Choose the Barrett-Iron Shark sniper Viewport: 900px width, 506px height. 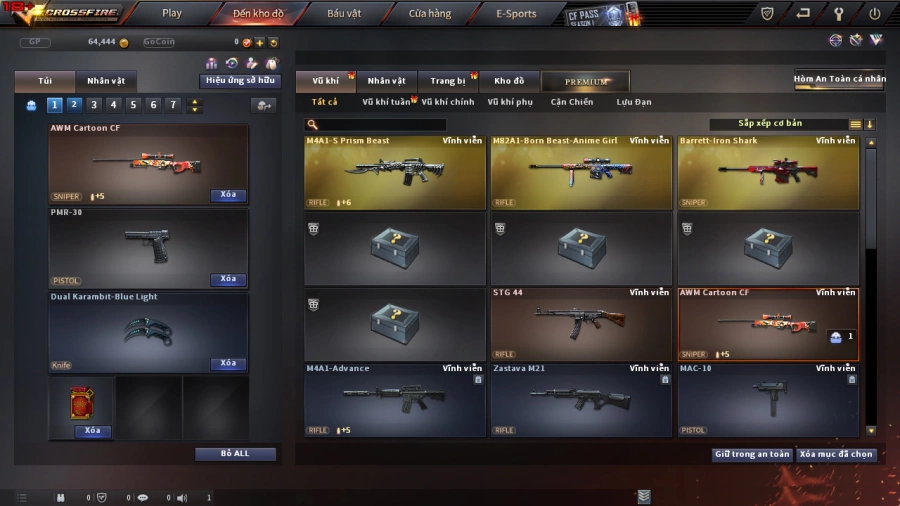tap(768, 172)
